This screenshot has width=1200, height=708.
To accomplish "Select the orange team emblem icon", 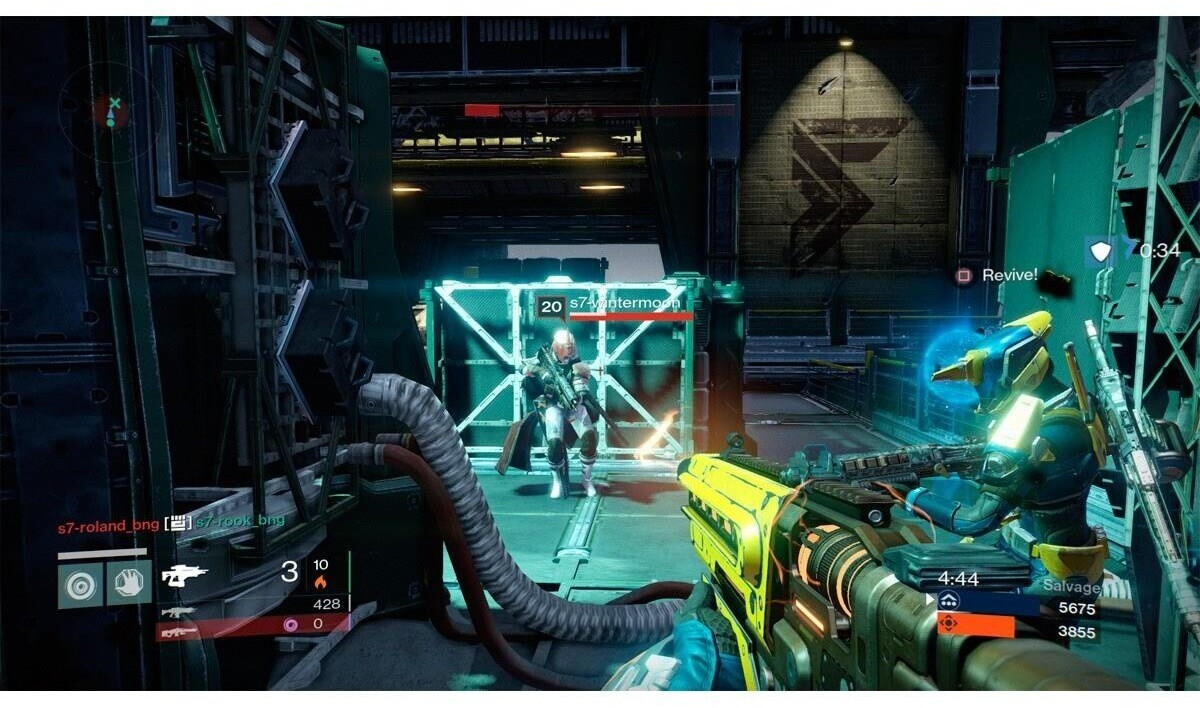I will pyautogui.click(x=948, y=625).
